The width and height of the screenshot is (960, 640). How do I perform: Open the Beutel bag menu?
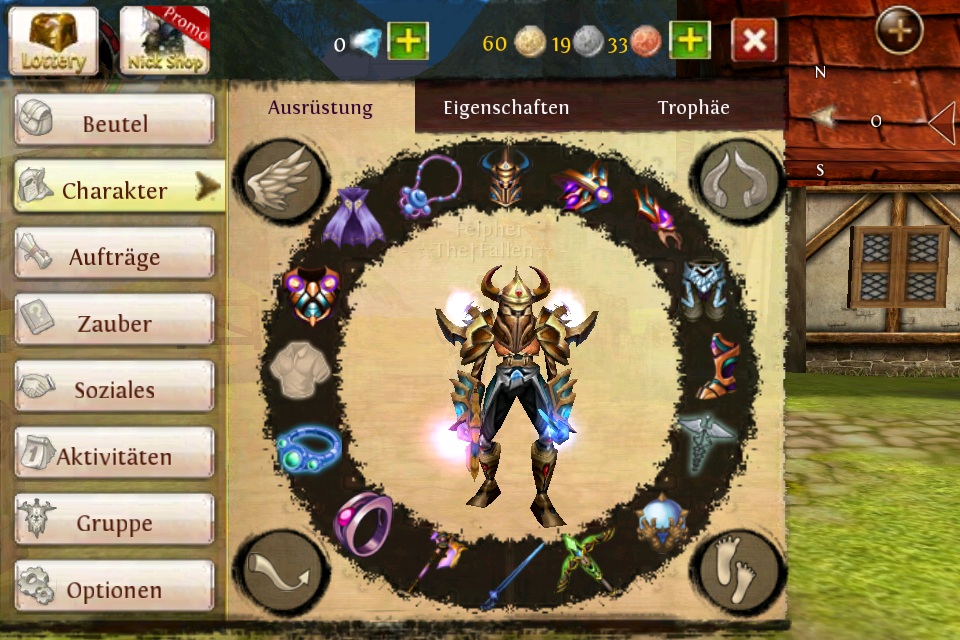coord(114,122)
